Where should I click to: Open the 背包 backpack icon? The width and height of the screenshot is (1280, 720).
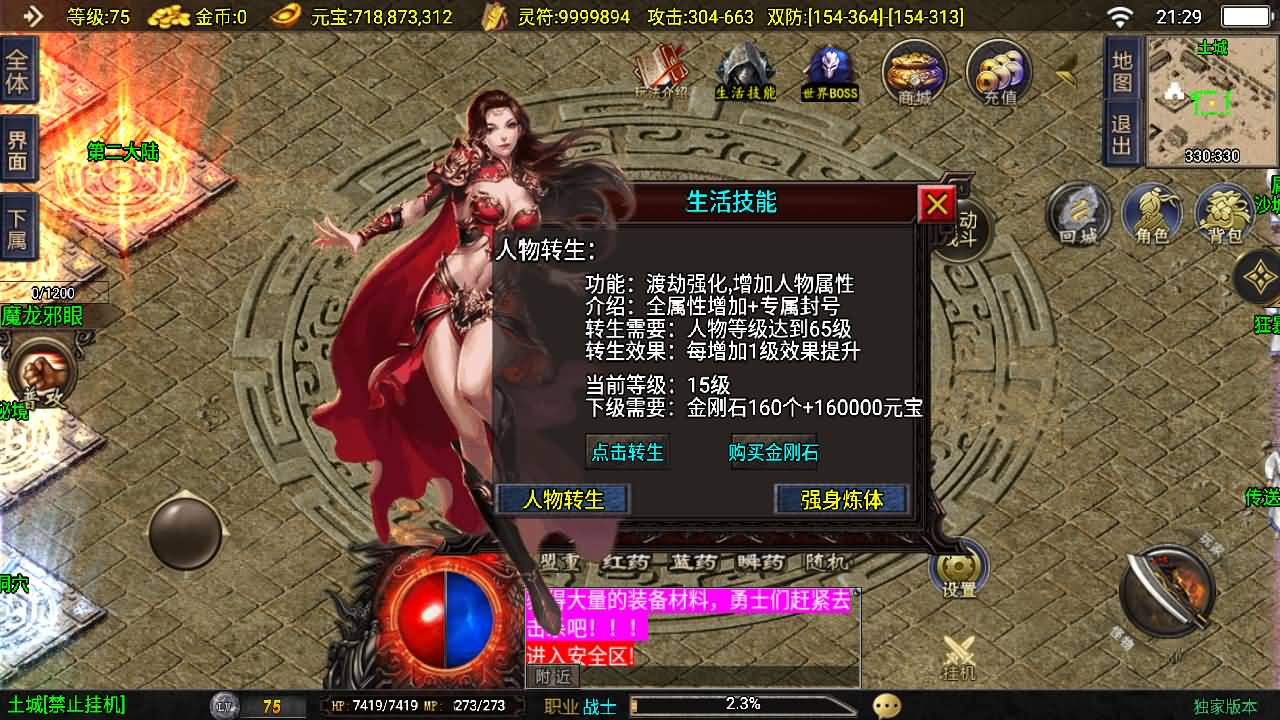tap(1225, 213)
